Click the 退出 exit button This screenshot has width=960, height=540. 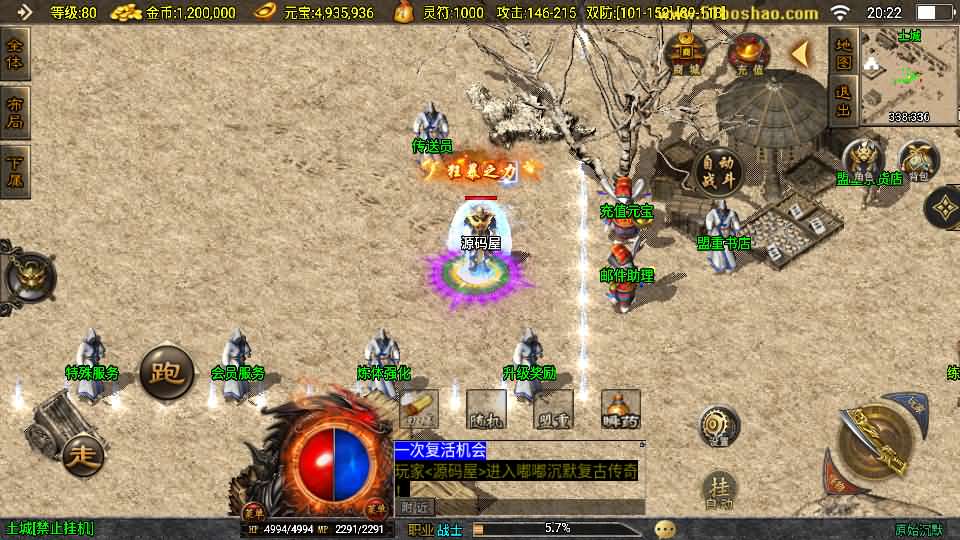click(x=843, y=102)
